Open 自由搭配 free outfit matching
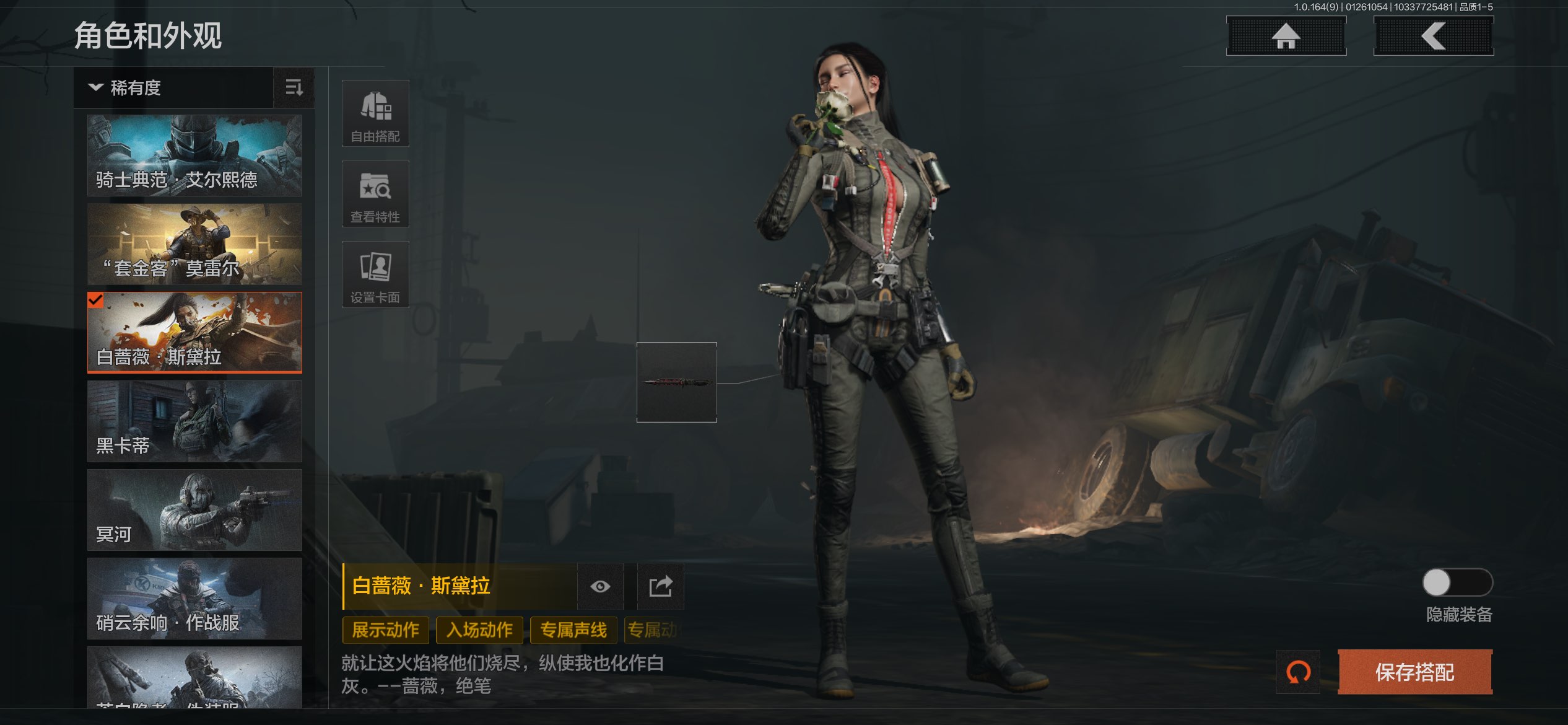Viewport: 1568px width, 725px height. 375,113
